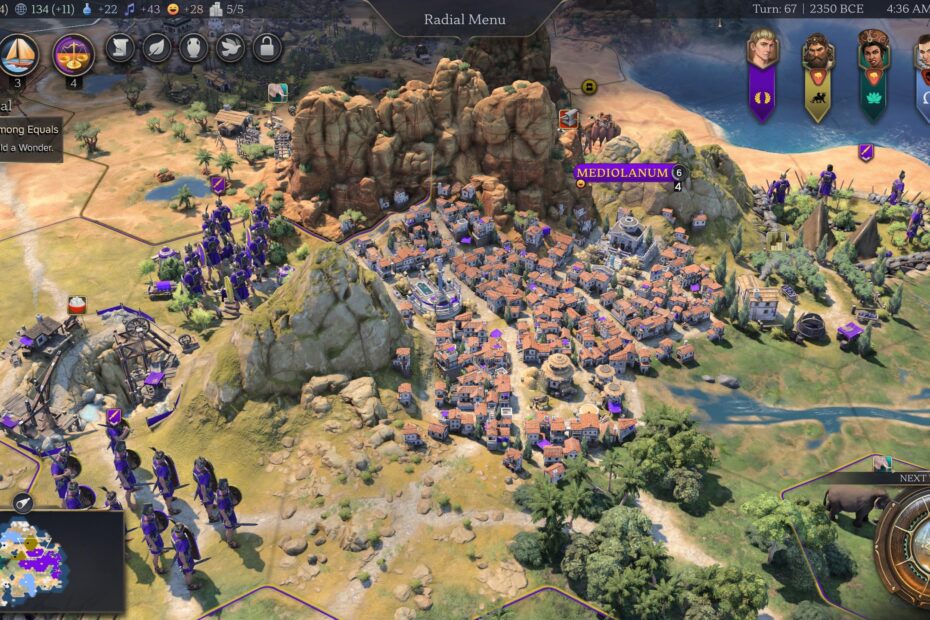Open the leaf icon panel
930x620 pixels.
157,48
